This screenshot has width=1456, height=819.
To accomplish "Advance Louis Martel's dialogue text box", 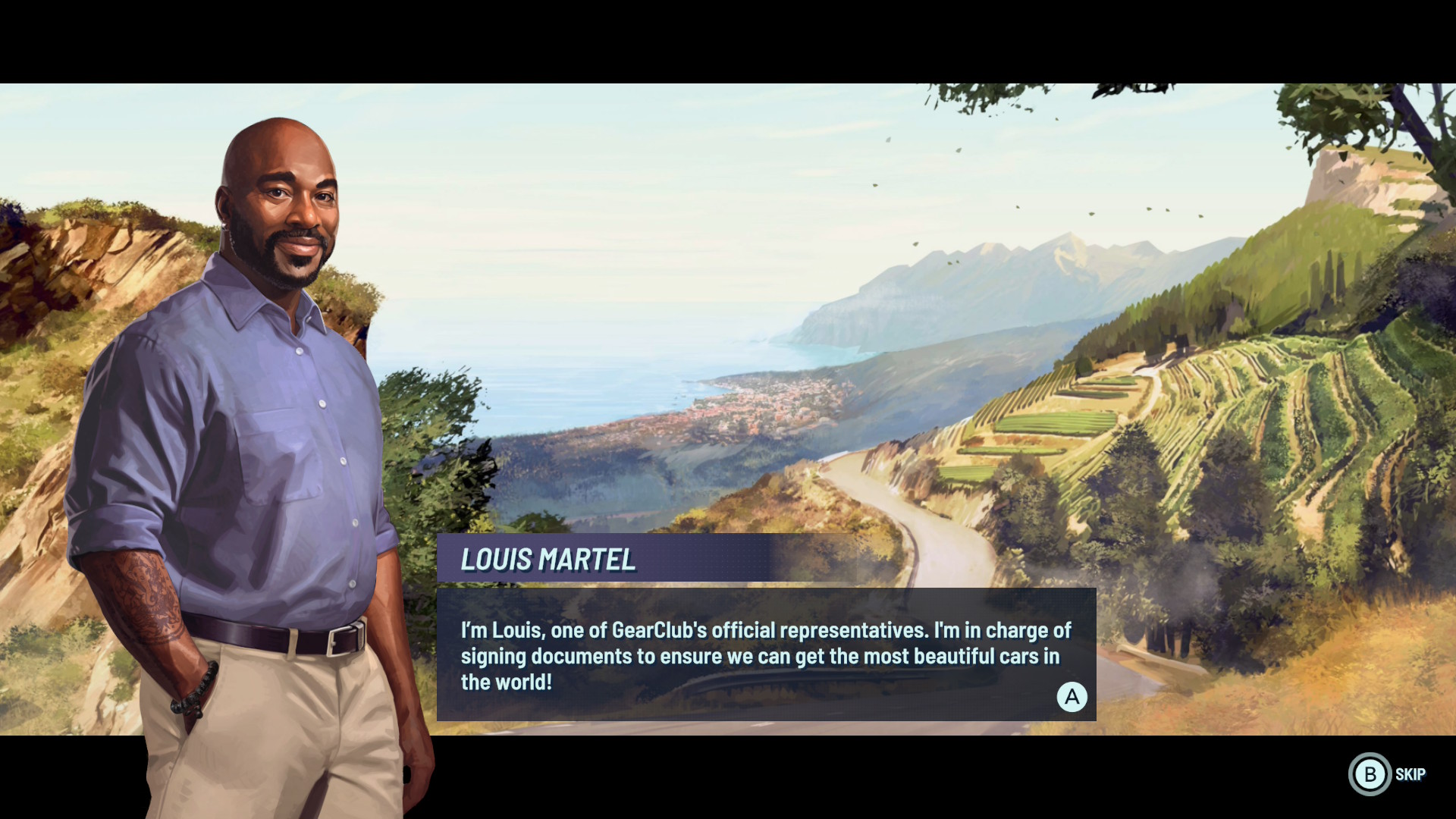I will [1072, 696].
